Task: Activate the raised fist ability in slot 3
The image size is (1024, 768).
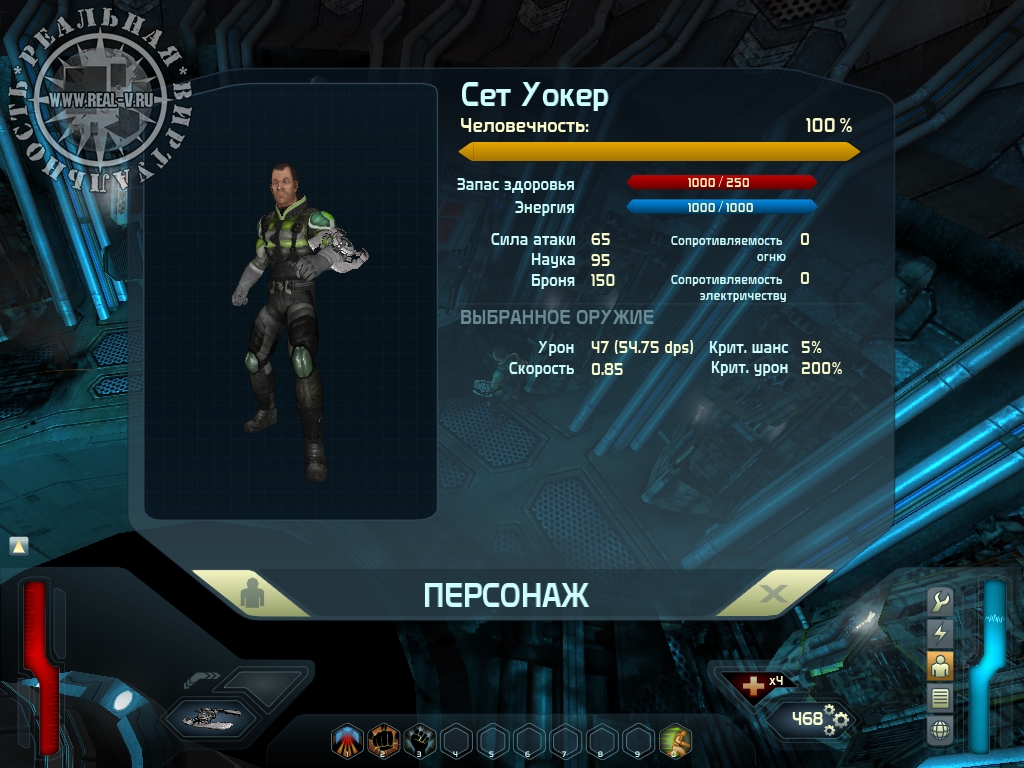Action: tap(419, 742)
